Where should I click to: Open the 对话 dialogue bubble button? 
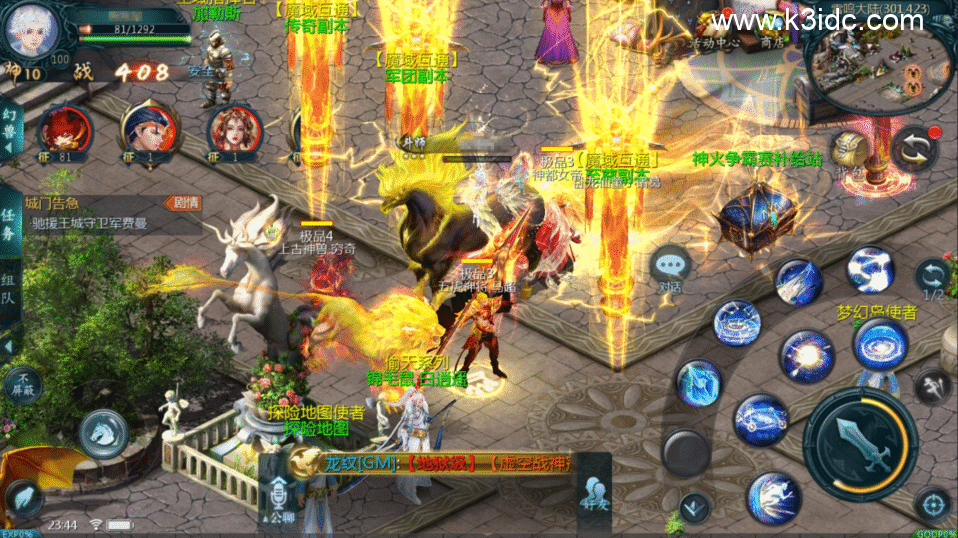[x=669, y=269]
